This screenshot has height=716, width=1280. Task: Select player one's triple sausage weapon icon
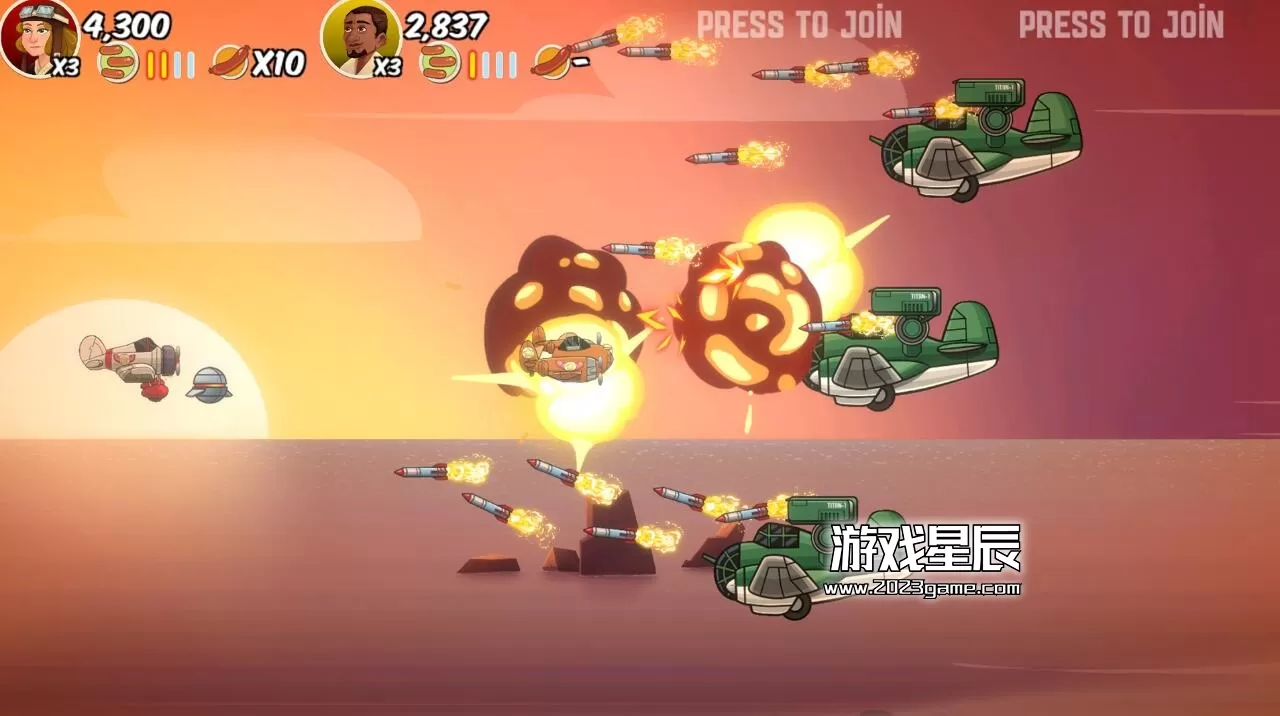point(118,64)
